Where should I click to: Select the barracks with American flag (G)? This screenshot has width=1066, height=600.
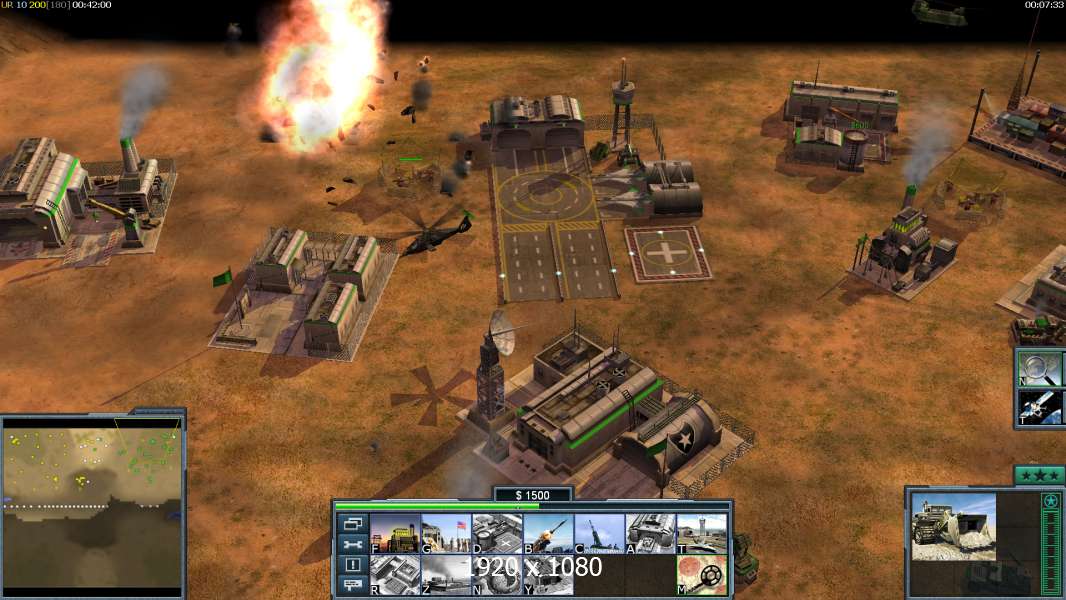pos(446,534)
